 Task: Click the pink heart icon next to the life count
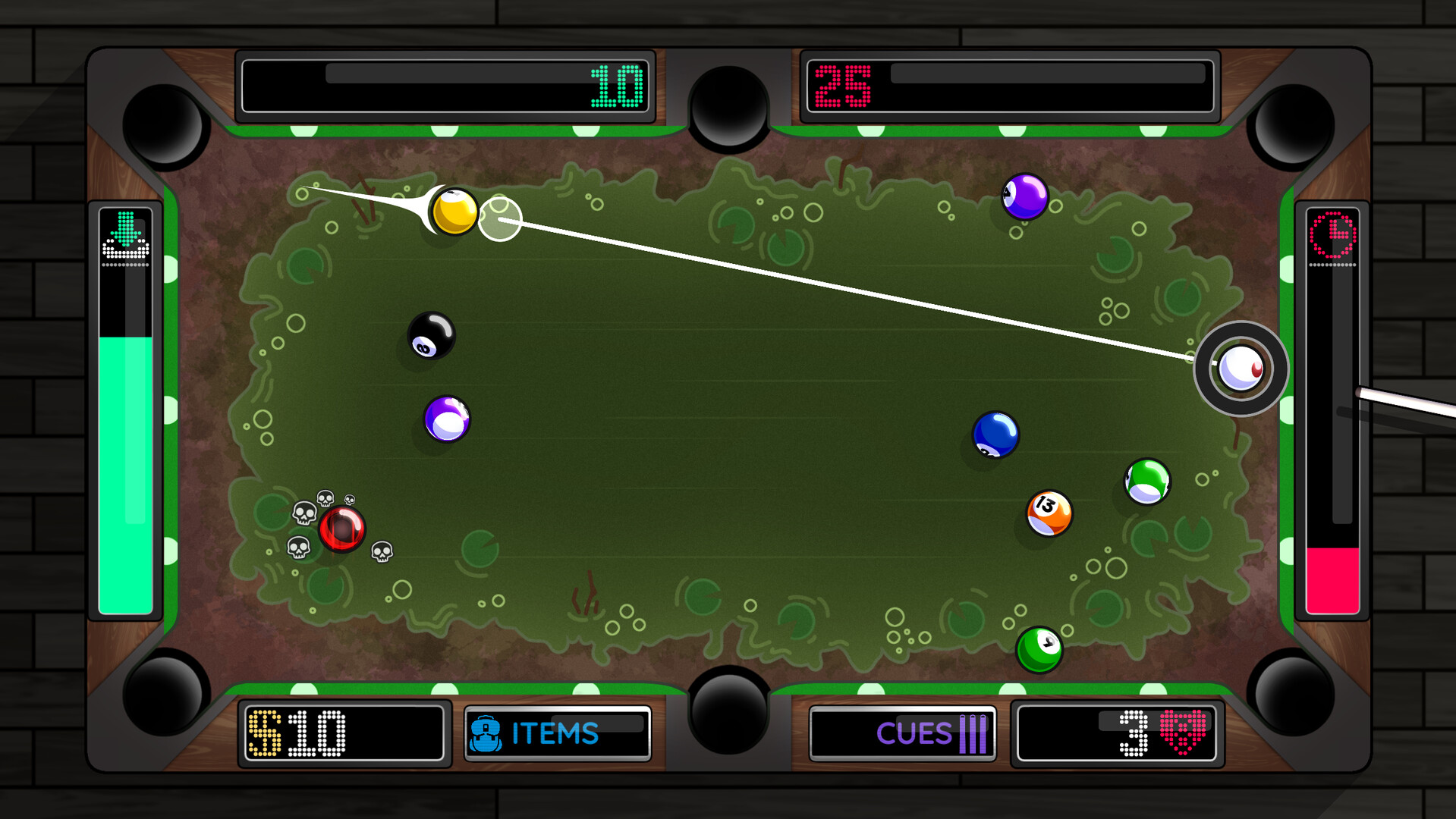click(1181, 733)
